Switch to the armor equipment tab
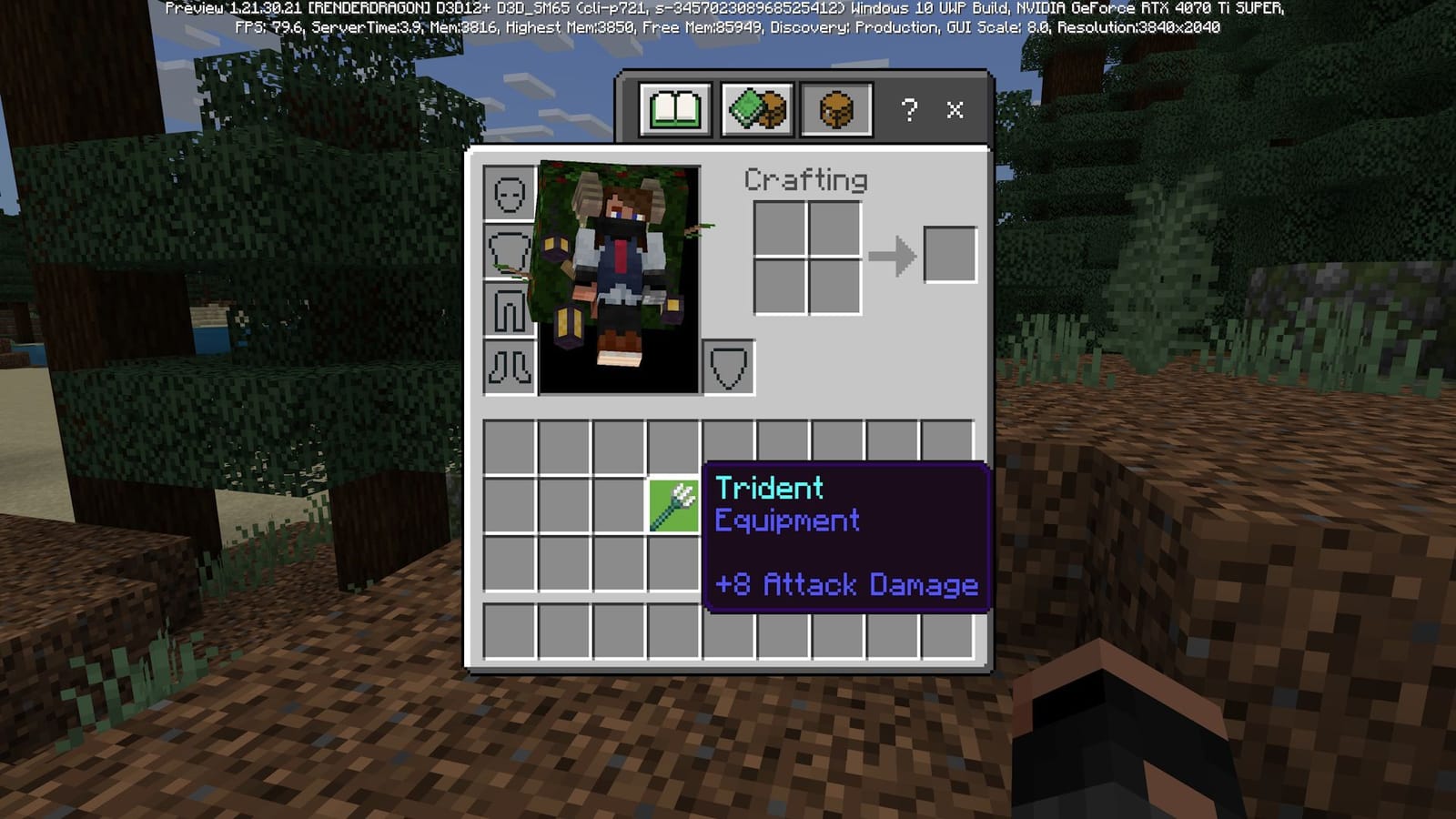Screen dimensions: 1456x819 click(837, 109)
